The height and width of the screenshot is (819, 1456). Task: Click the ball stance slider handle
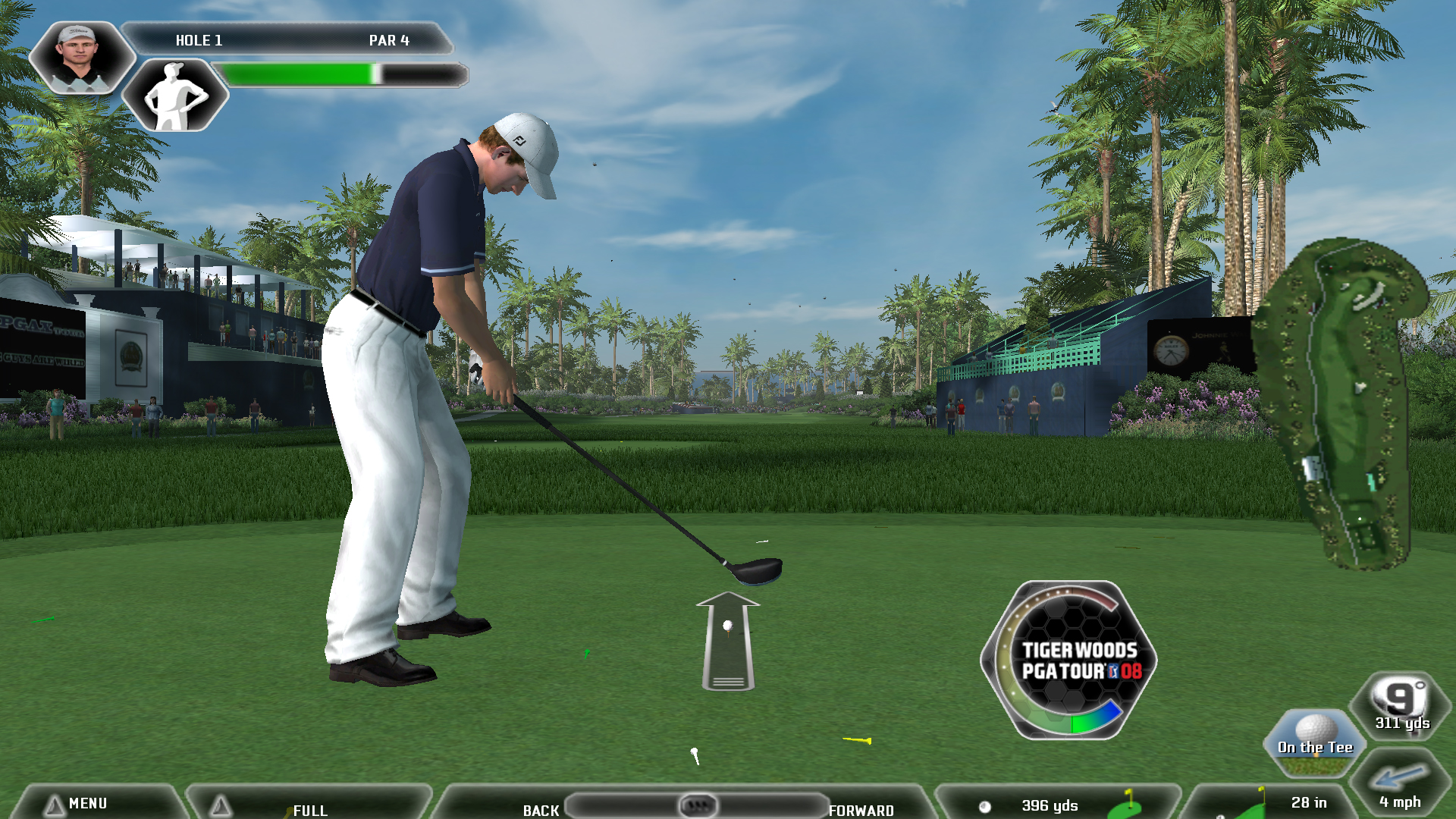tap(697, 805)
